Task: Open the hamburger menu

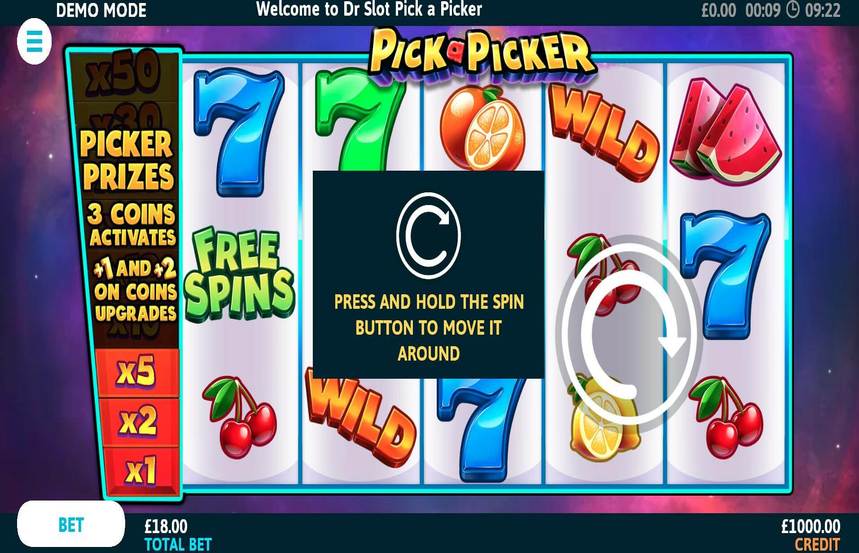Action: click(35, 41)
